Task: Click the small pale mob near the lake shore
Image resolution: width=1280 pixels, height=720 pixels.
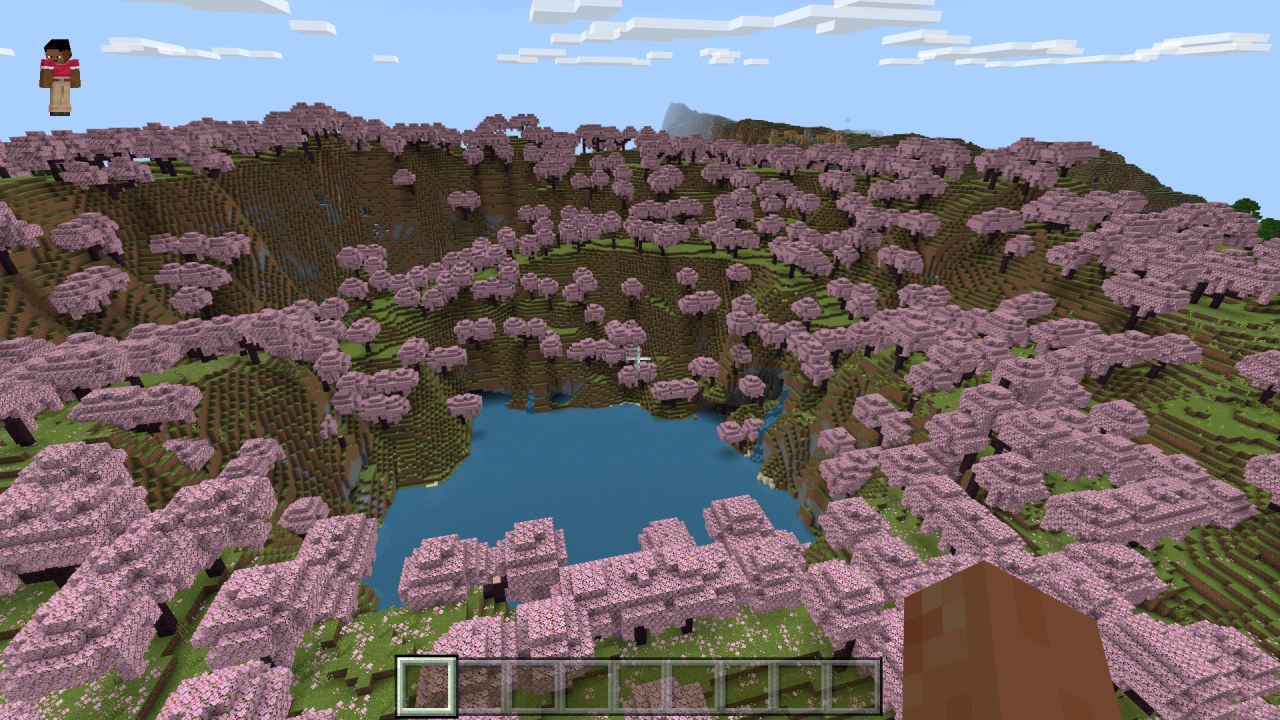Action: click(x=497, y=578)
